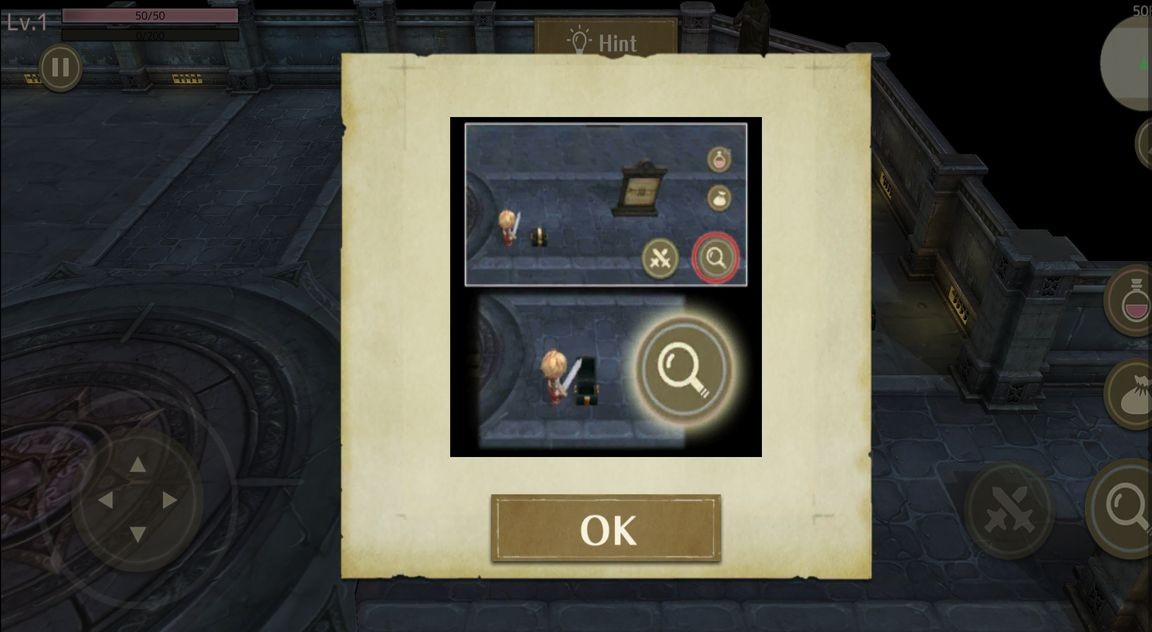Image resolution: width=1152 pixels, height=632 pixels.
Task: Use the pink potion flask
Action: pyautogui.click(x=1134, y=299)
